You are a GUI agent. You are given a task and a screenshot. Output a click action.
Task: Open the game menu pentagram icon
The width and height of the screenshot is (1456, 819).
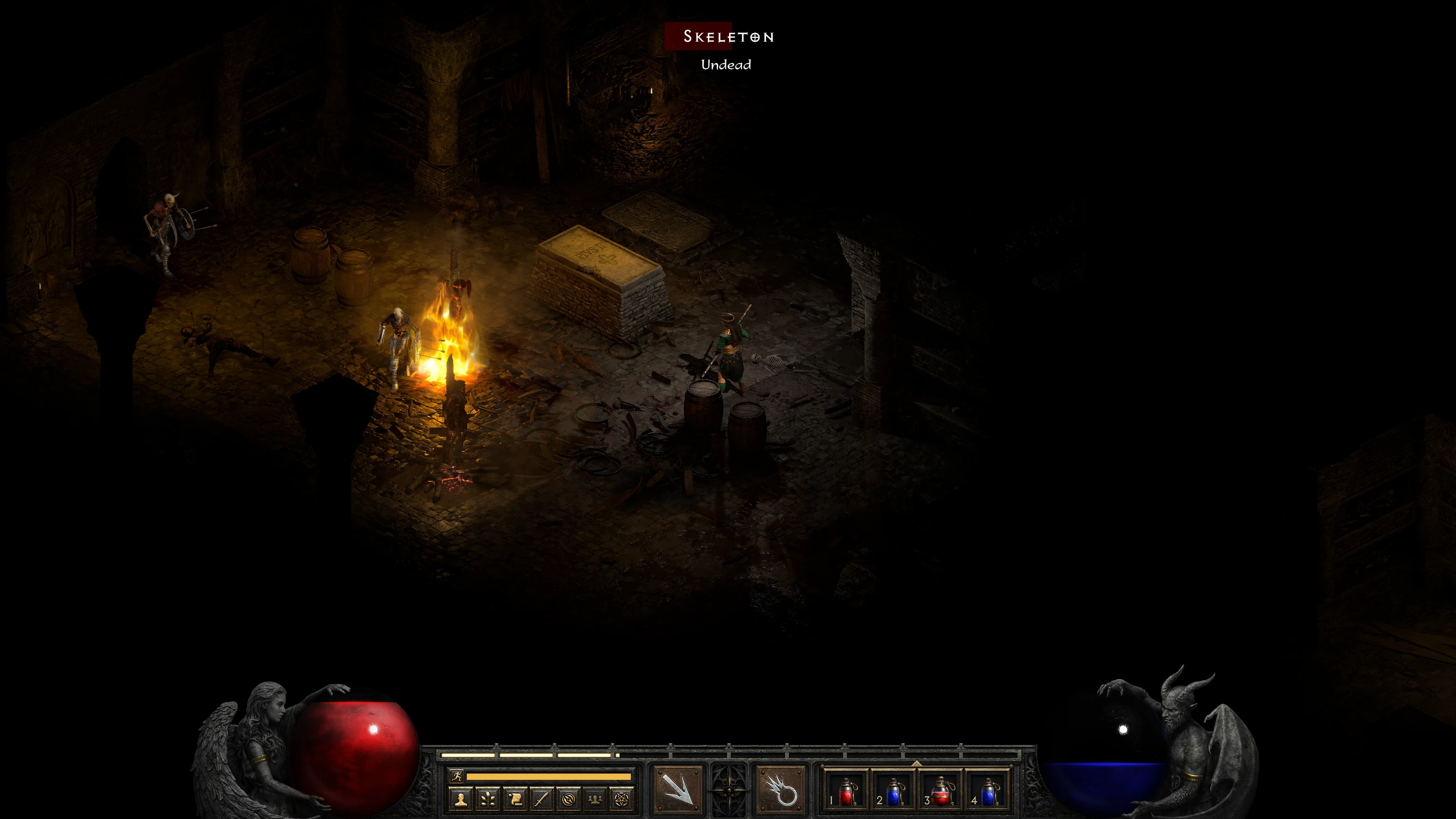coord(622,799)
